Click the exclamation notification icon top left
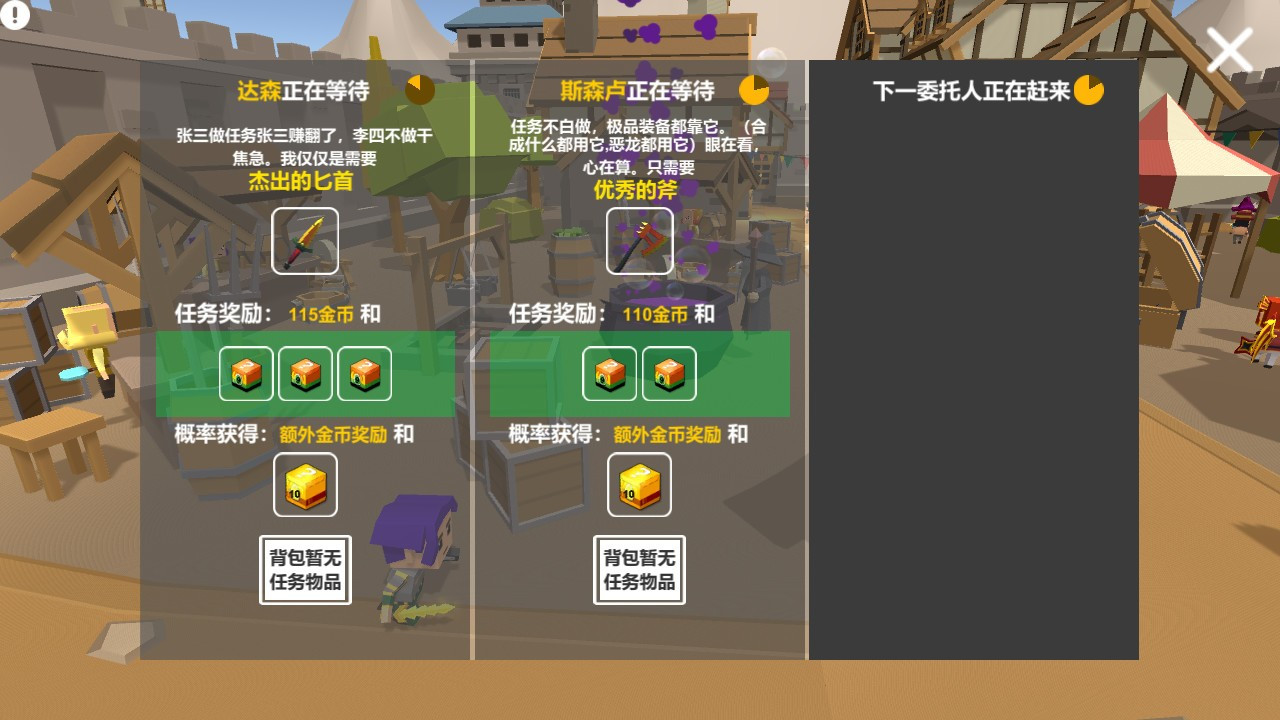Viewport: 1280px width, 720px height. click(x=14, y=14)
